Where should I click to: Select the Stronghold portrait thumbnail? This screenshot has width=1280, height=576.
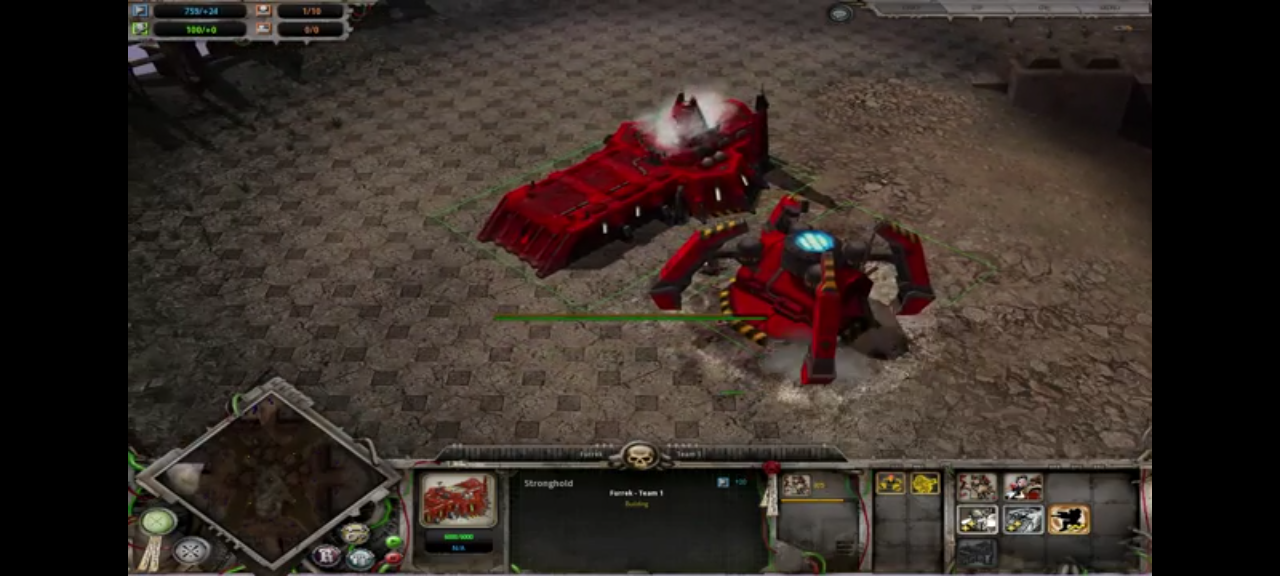tap(458, 499)
